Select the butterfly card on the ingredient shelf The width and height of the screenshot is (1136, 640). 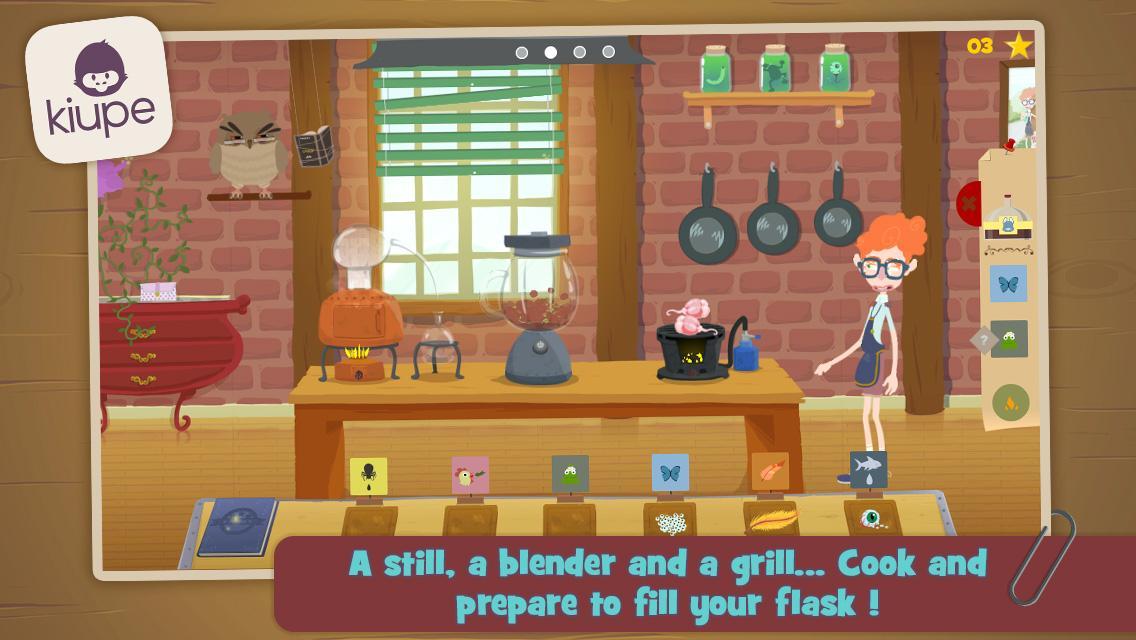[x=670, y=472]
